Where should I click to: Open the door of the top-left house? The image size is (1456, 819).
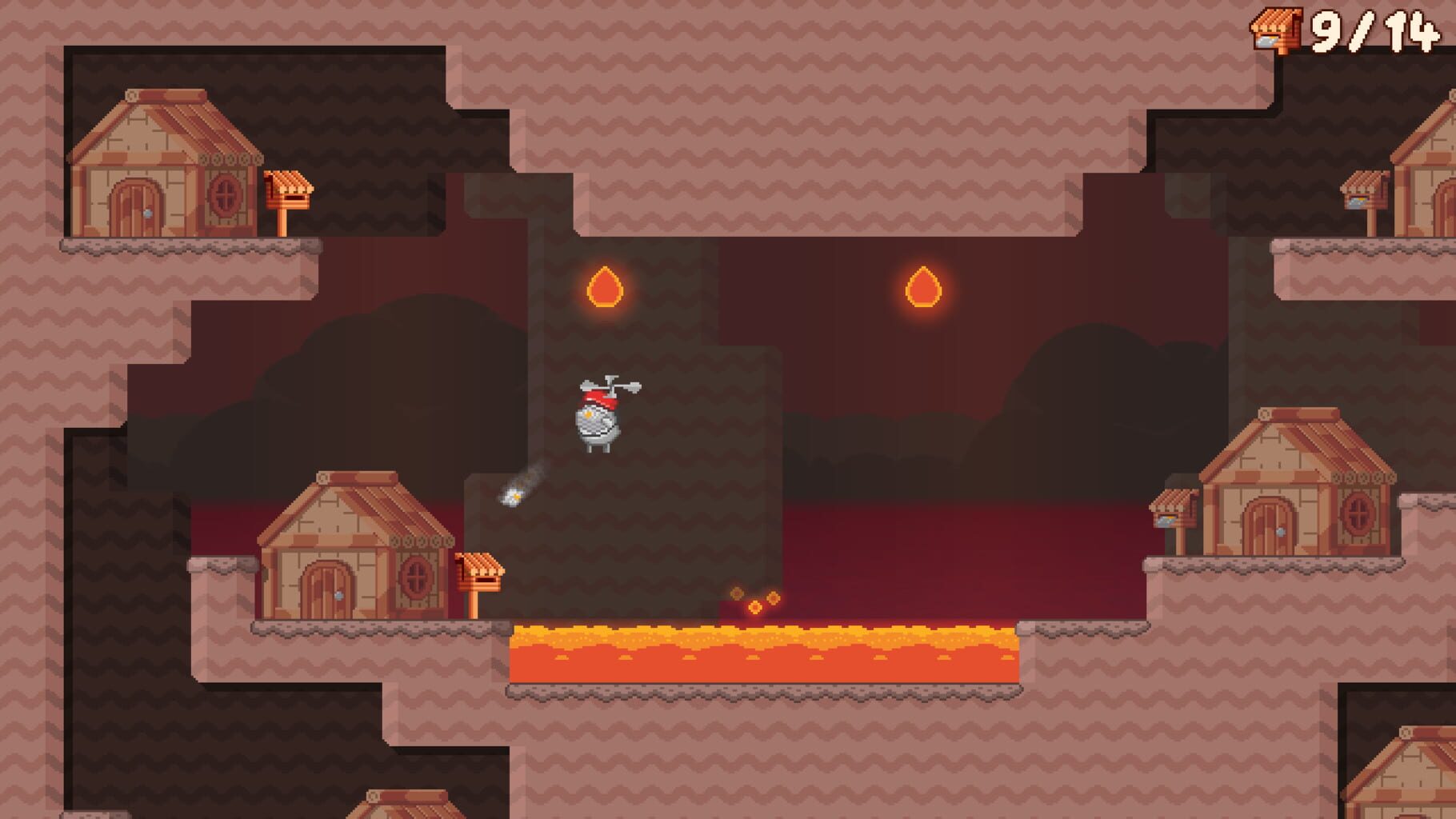click(136, 205)
